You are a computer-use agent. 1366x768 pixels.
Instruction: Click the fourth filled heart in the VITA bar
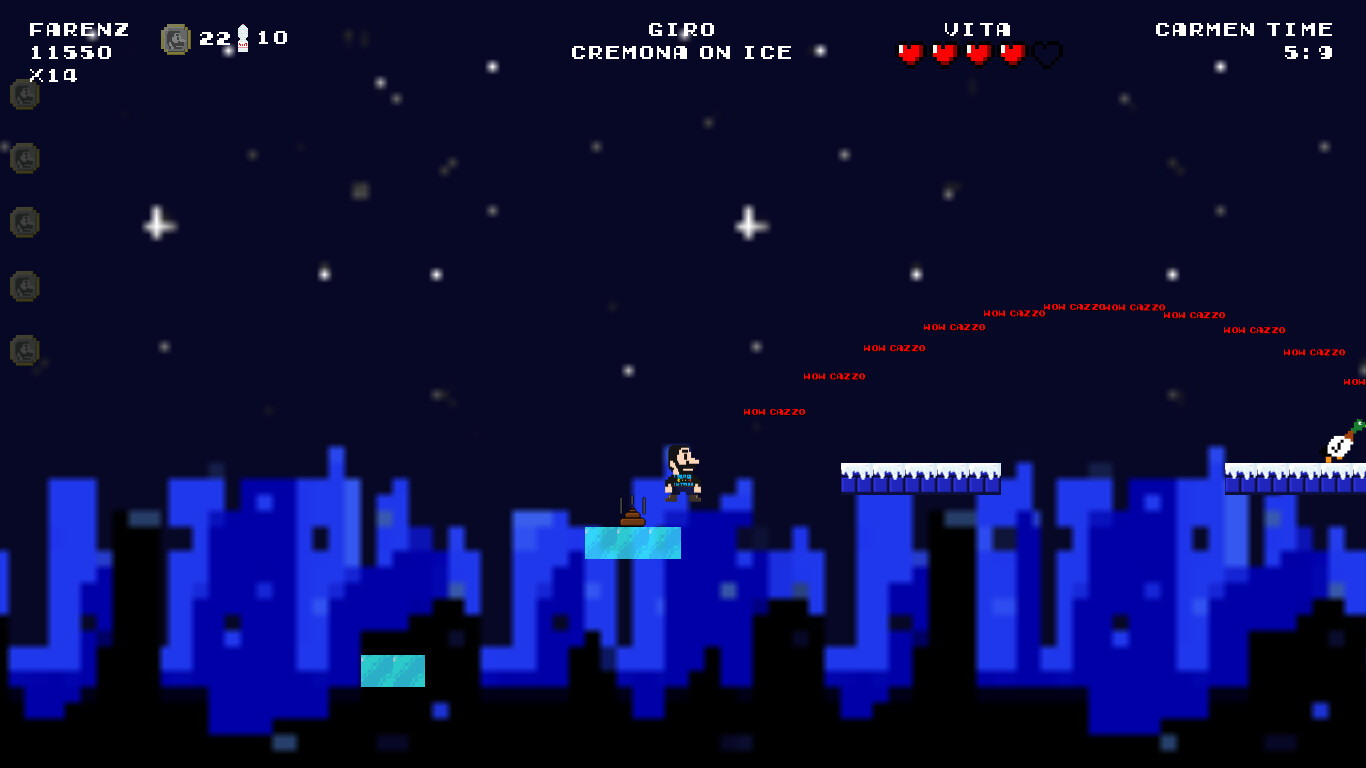(x=1010, y=55)
